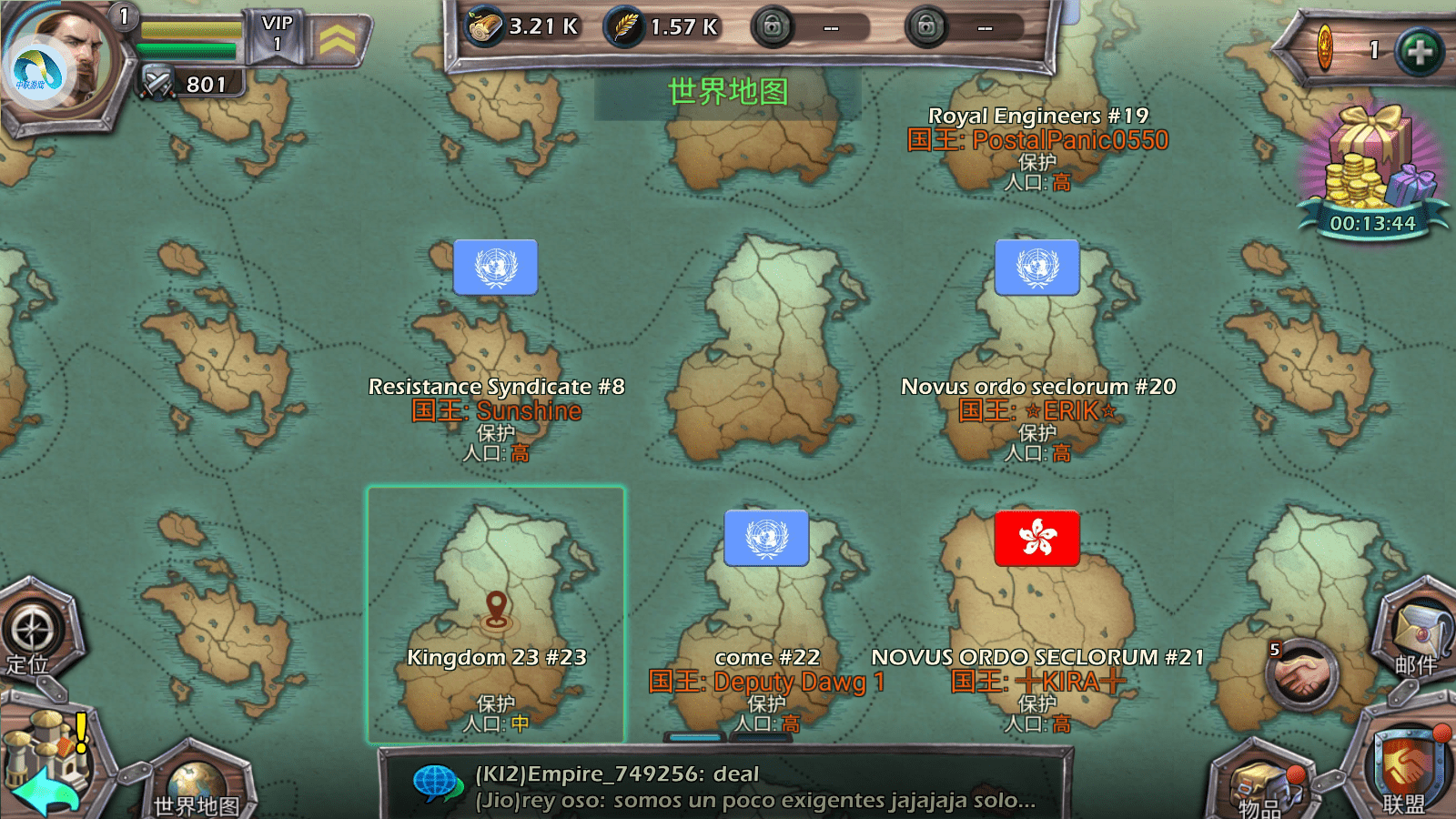Open the chat bar message area
1456x819 pixels.
coord(728,787)
